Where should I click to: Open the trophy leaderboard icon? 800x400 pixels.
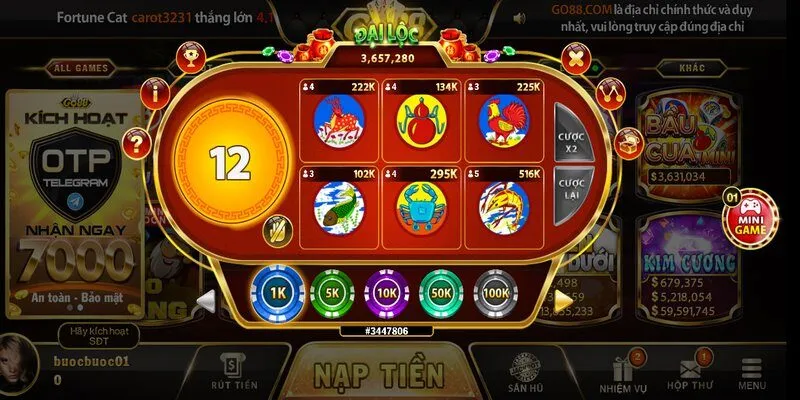(187, 58)
